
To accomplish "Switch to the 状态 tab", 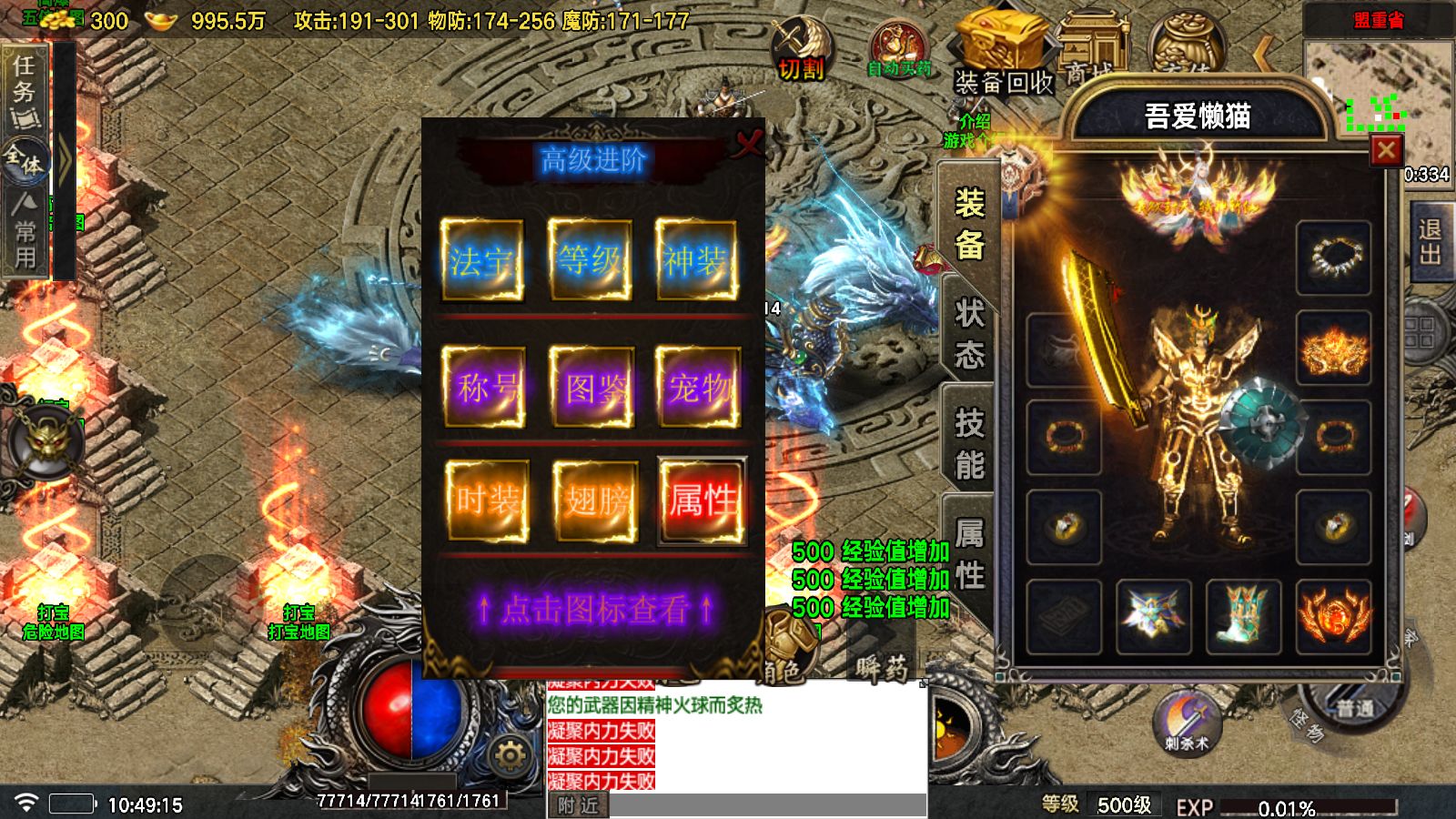I will pos(968,342).
